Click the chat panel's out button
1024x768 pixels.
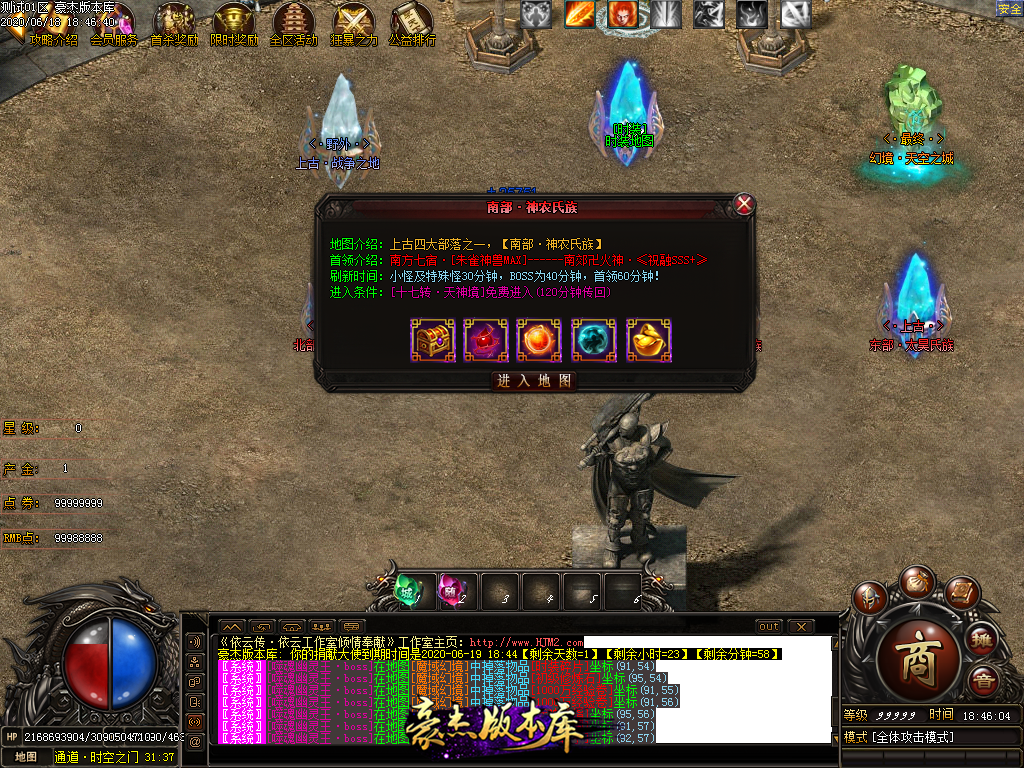pyautogui.click(x=769, y=627)
